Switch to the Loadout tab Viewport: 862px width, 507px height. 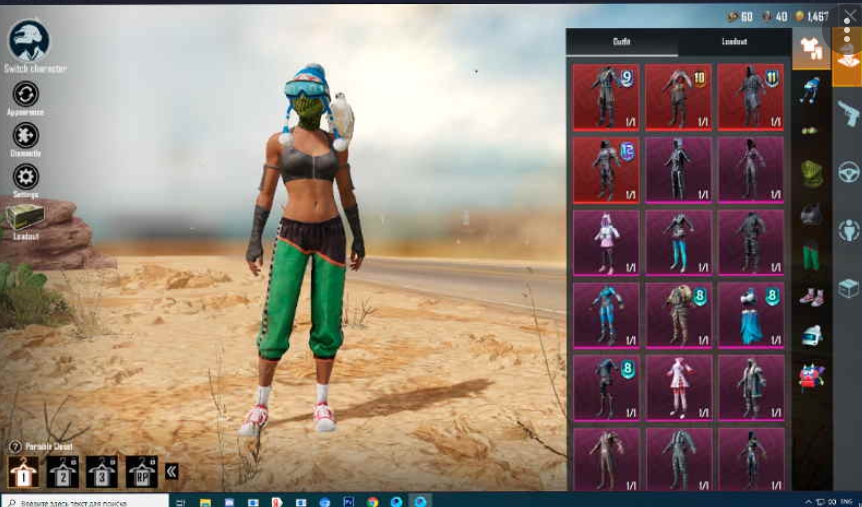[x=734, y=42]
